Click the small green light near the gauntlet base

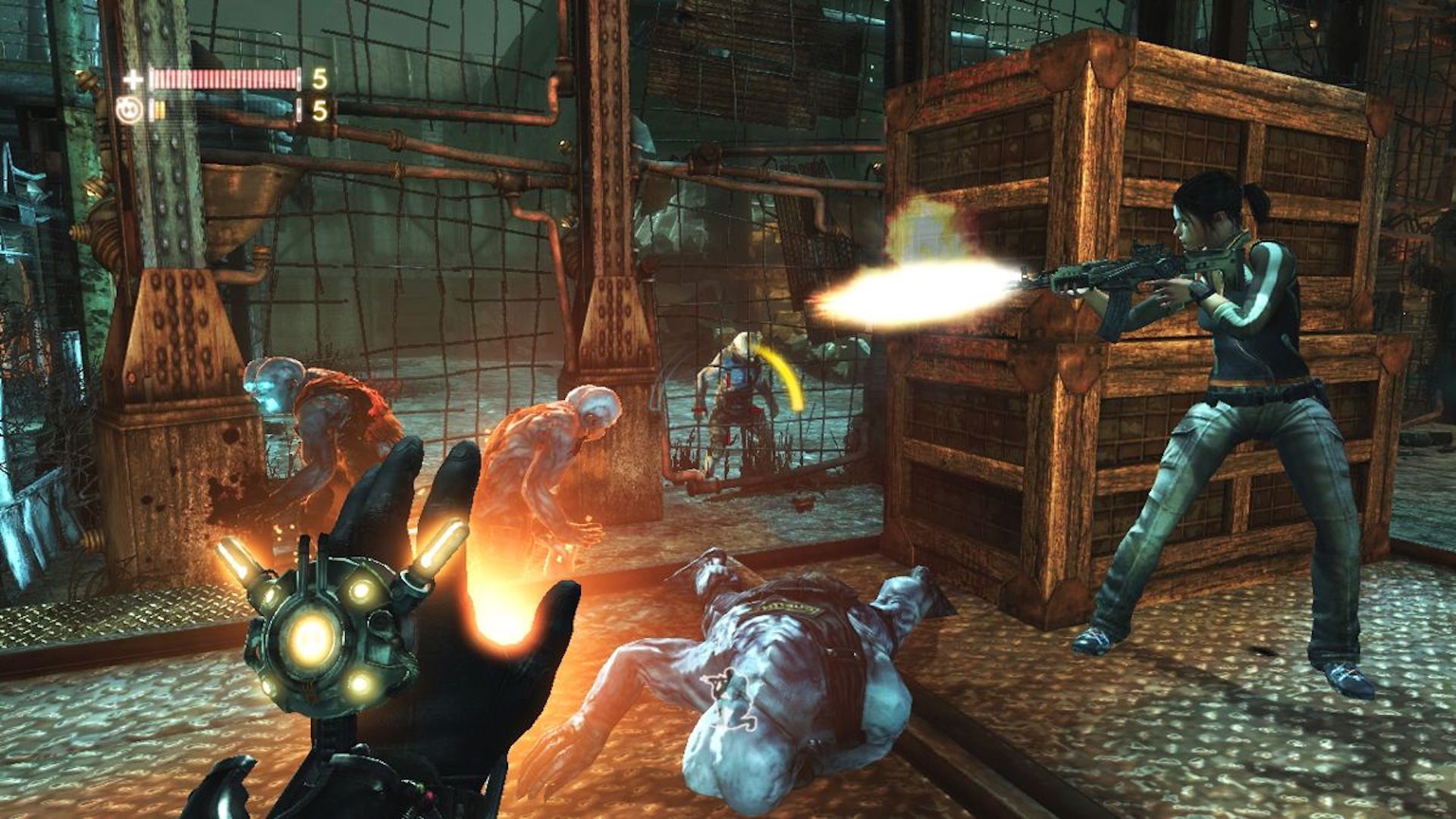(x=419, y=785)
